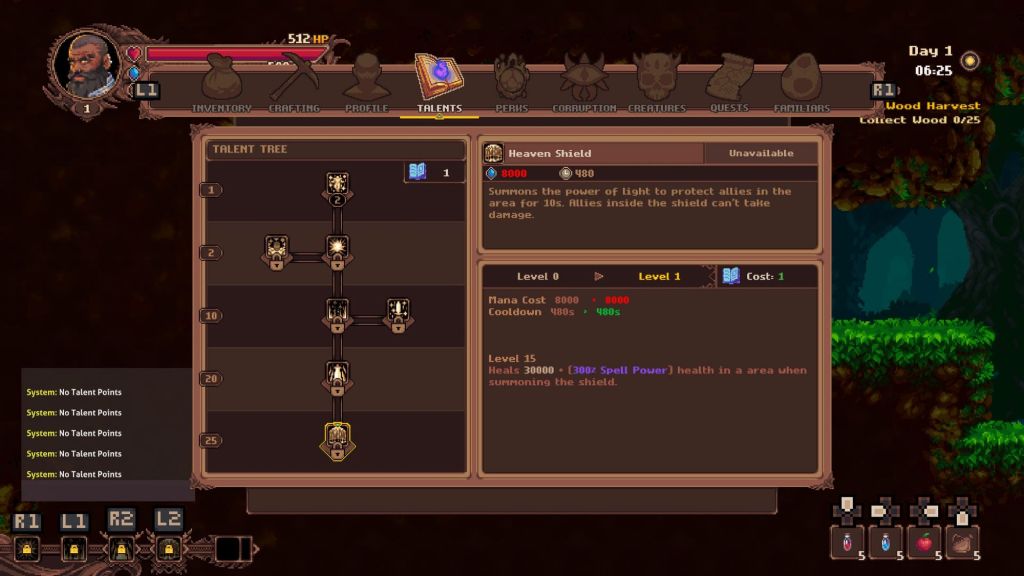Use the blue mana potion slot
The width and height of the screenshot is (1024, 576).
click(x=885, y=543)
